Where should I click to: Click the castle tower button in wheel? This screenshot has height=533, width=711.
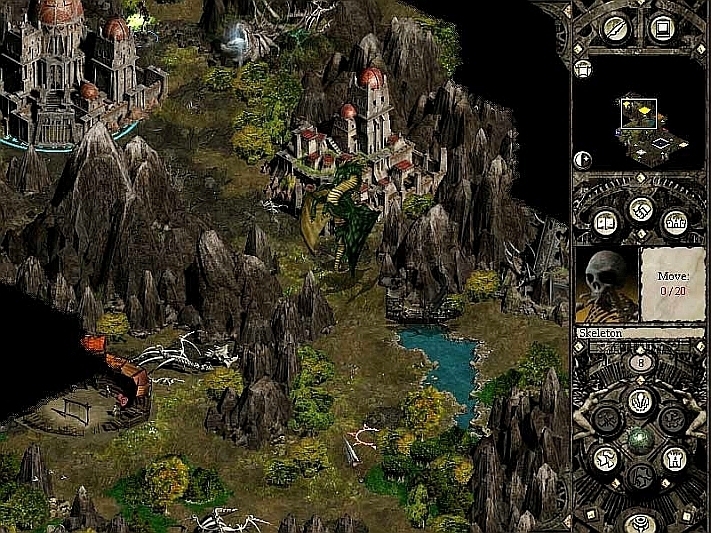coord(676,458)
